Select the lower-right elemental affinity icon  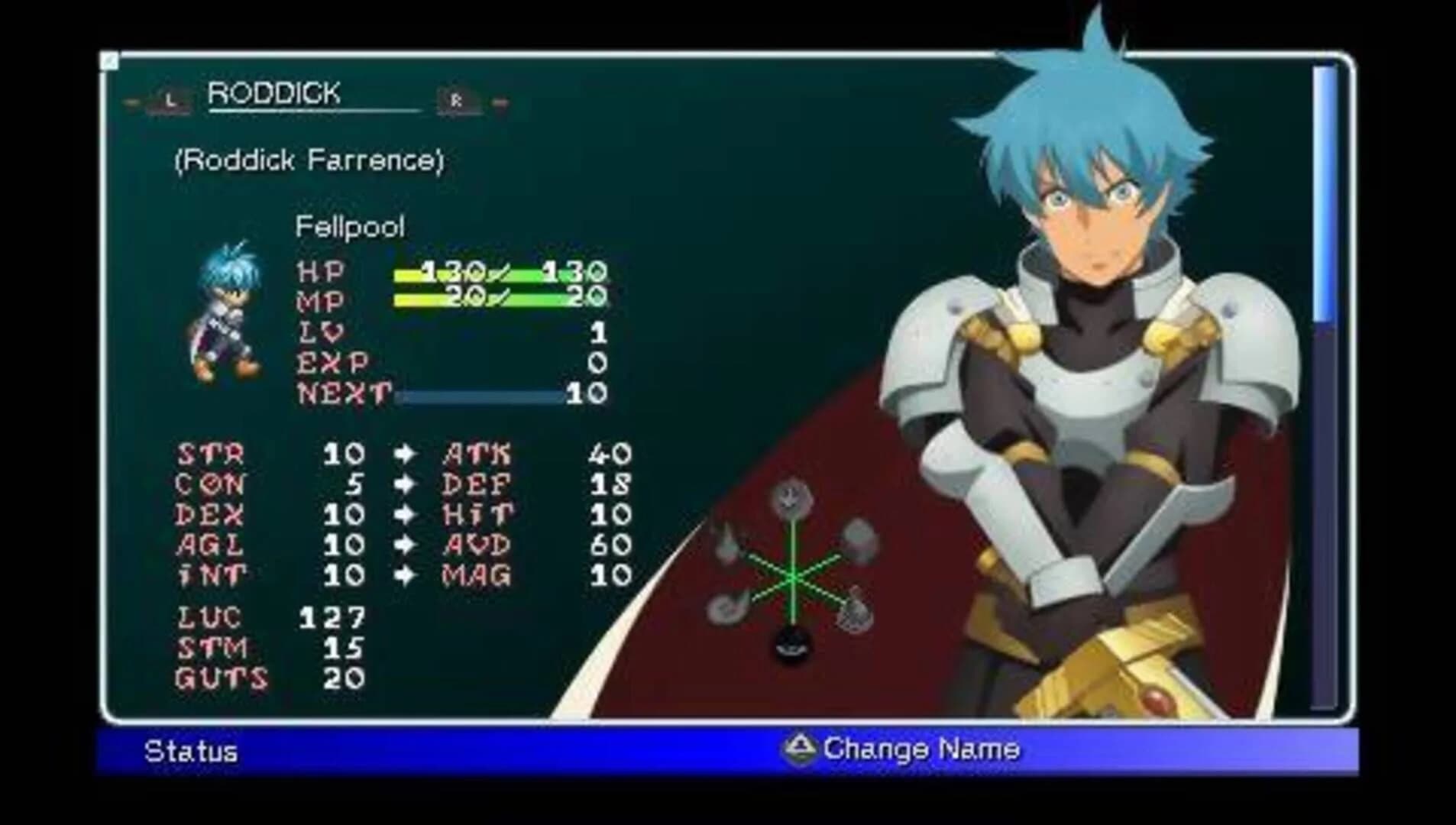coord(856,610)
